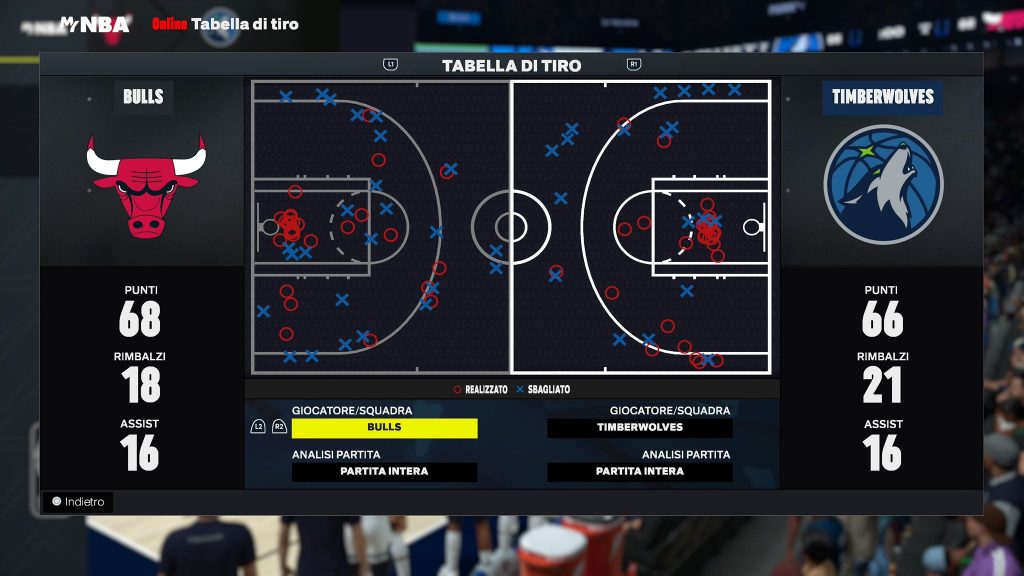Image resolution: width=1024 pixels, height=576 pixels.
Task: Select the TABELLA DI TIRO header tab
Action: 511,66
